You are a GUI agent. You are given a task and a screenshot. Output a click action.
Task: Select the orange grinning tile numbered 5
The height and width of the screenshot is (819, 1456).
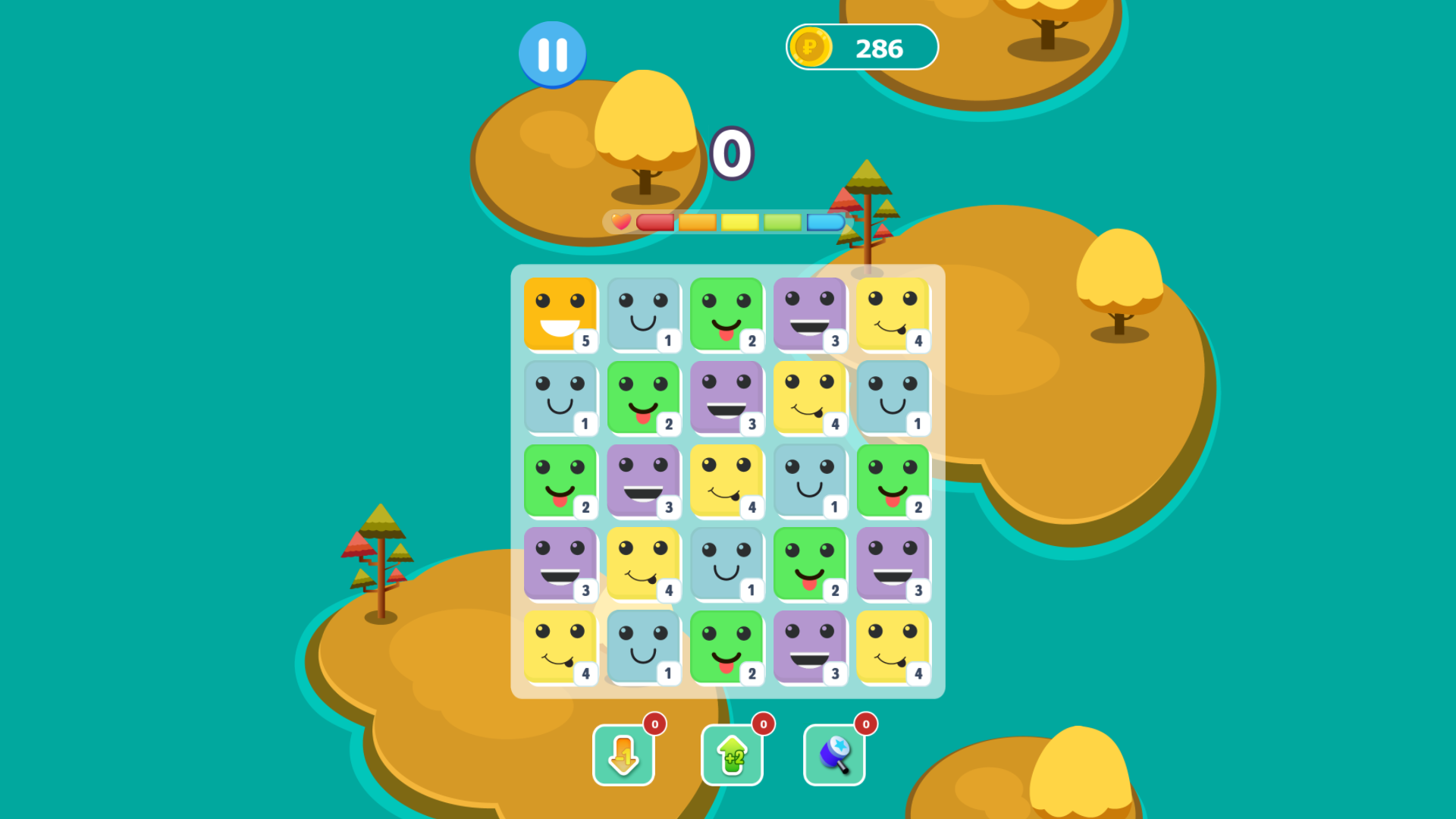[560, 315]
